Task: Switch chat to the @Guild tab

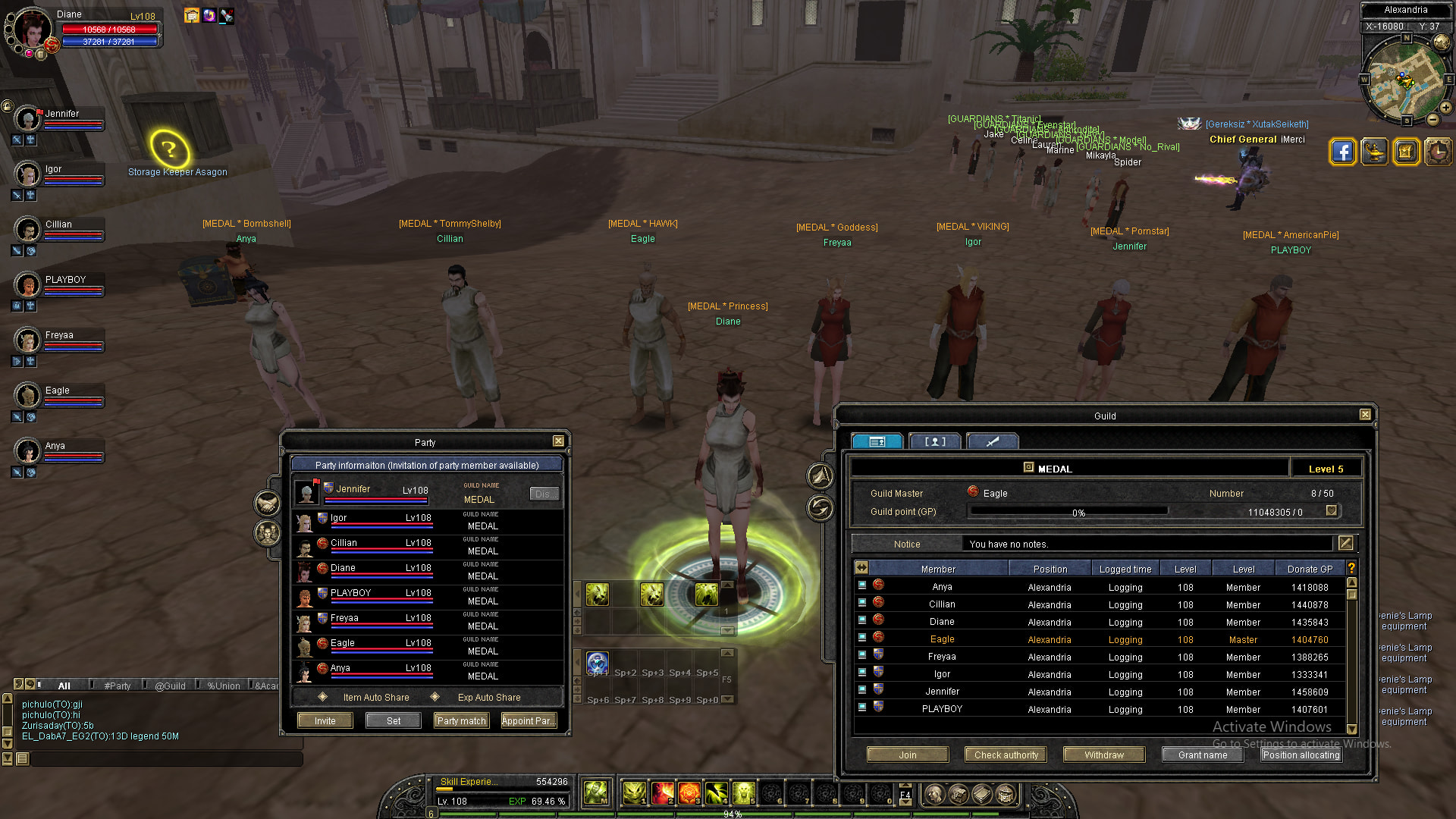Action: 170,686
